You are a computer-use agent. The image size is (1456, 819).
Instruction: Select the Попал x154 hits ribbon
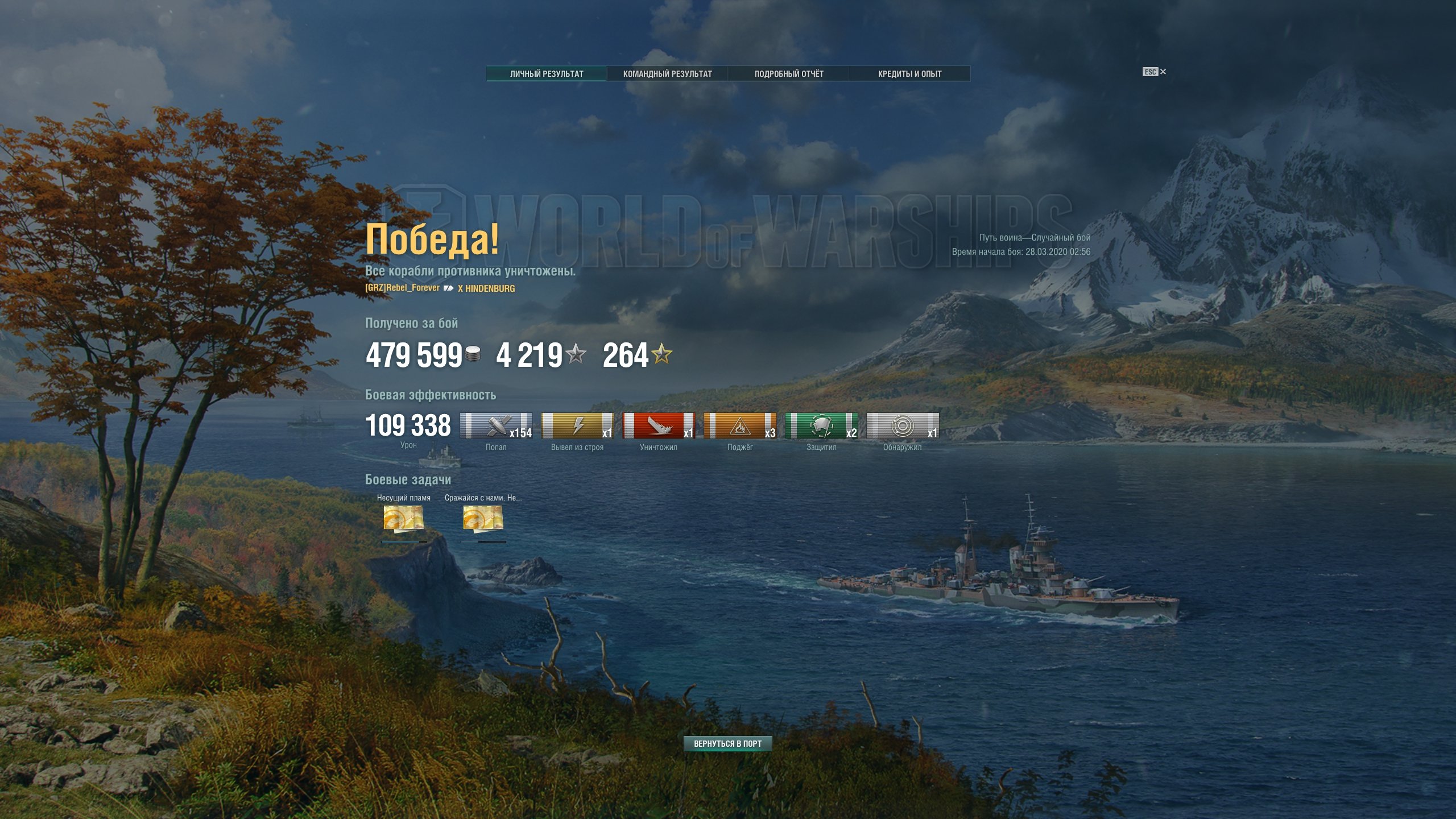[x=496, y=426]
